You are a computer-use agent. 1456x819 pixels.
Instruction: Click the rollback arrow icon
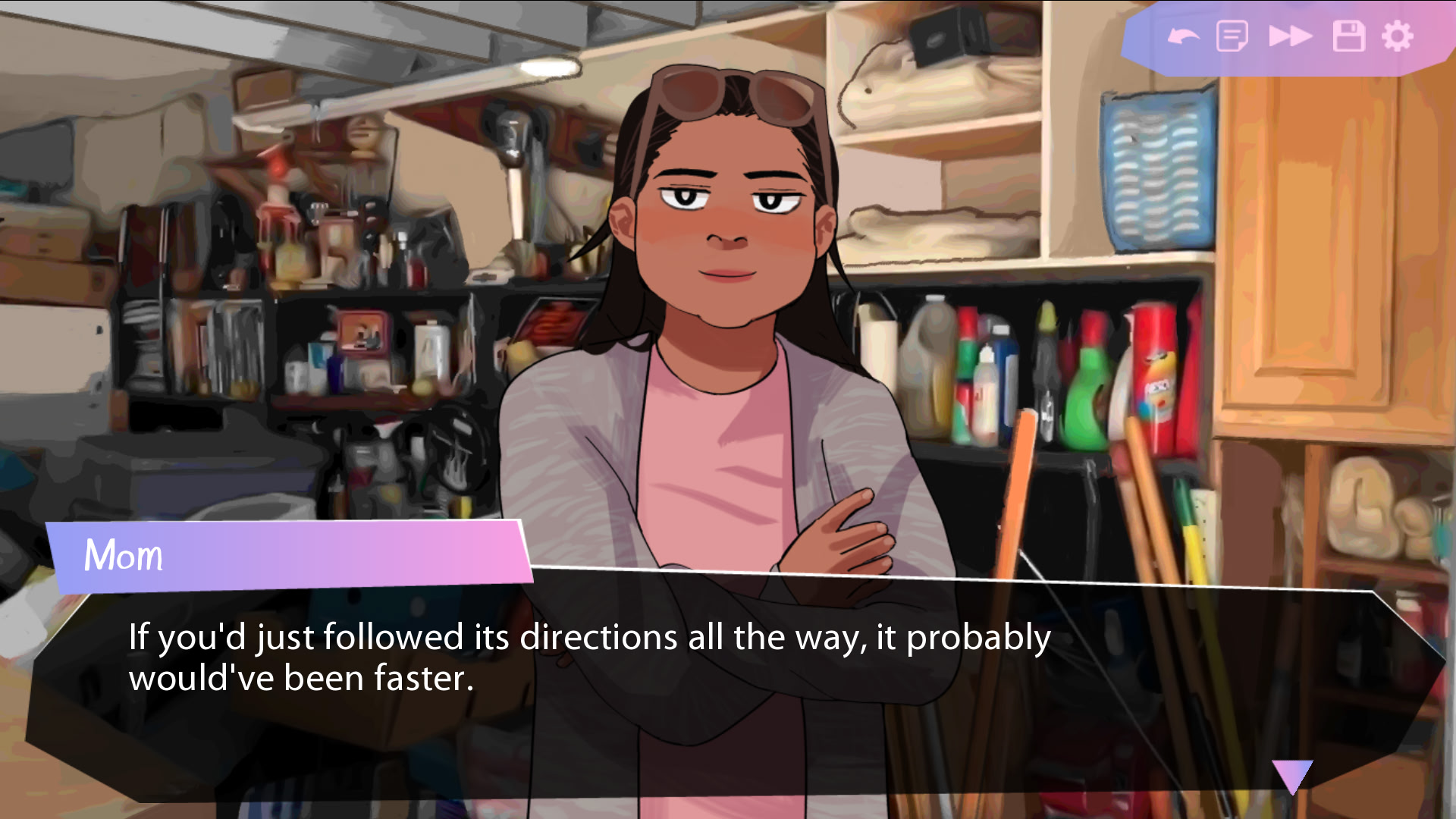coord(1182,36)
